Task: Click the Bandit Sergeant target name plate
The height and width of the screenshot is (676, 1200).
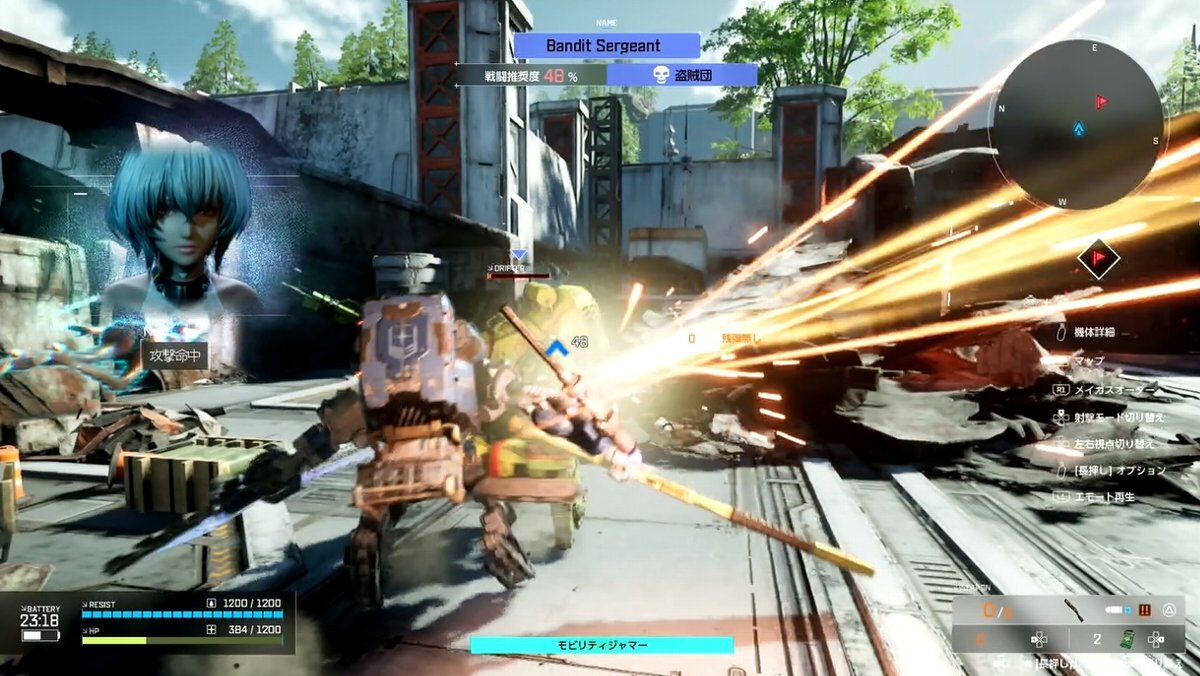Action: (606, 46)
